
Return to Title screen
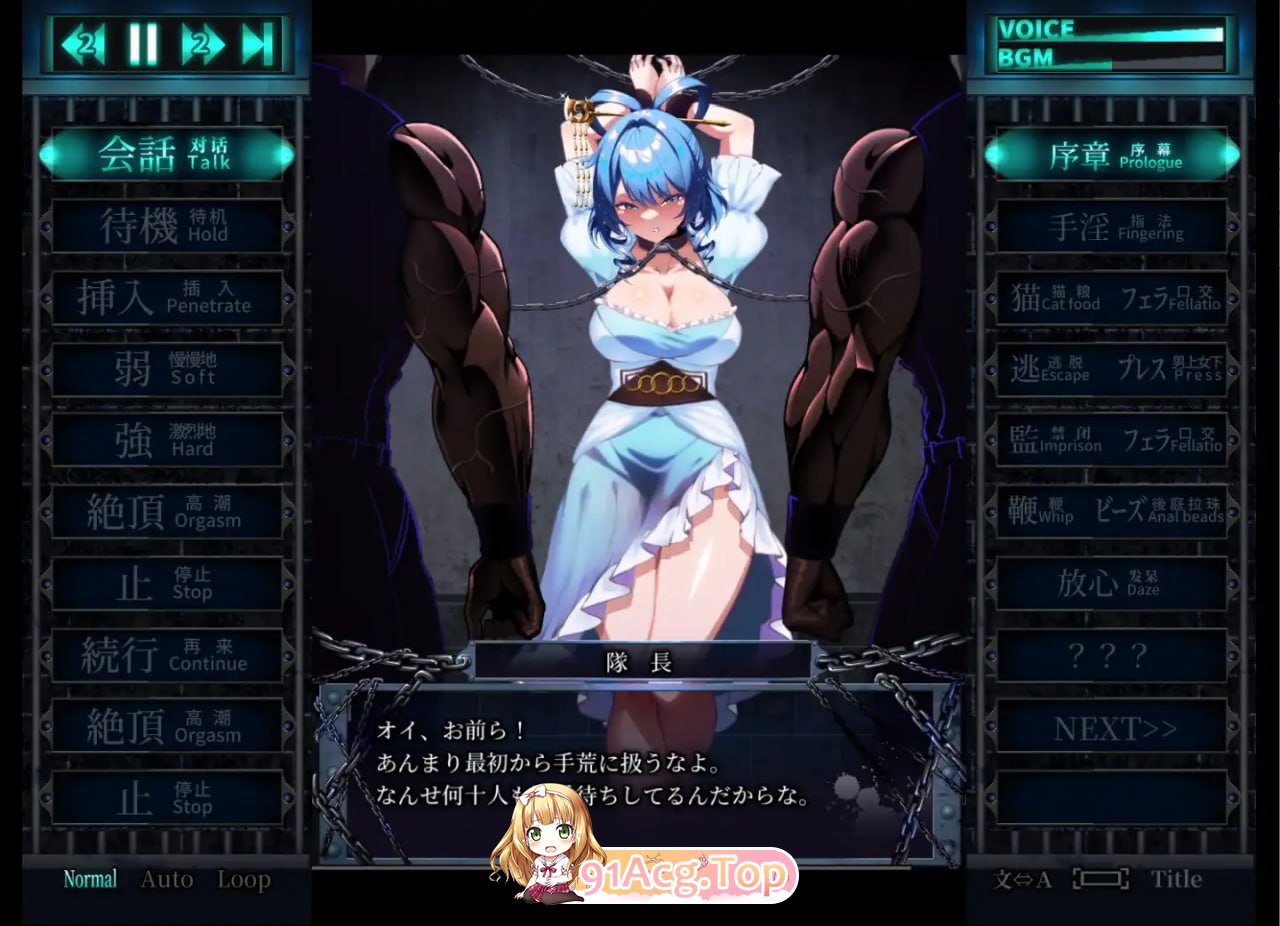click(x=1176, y=880)
